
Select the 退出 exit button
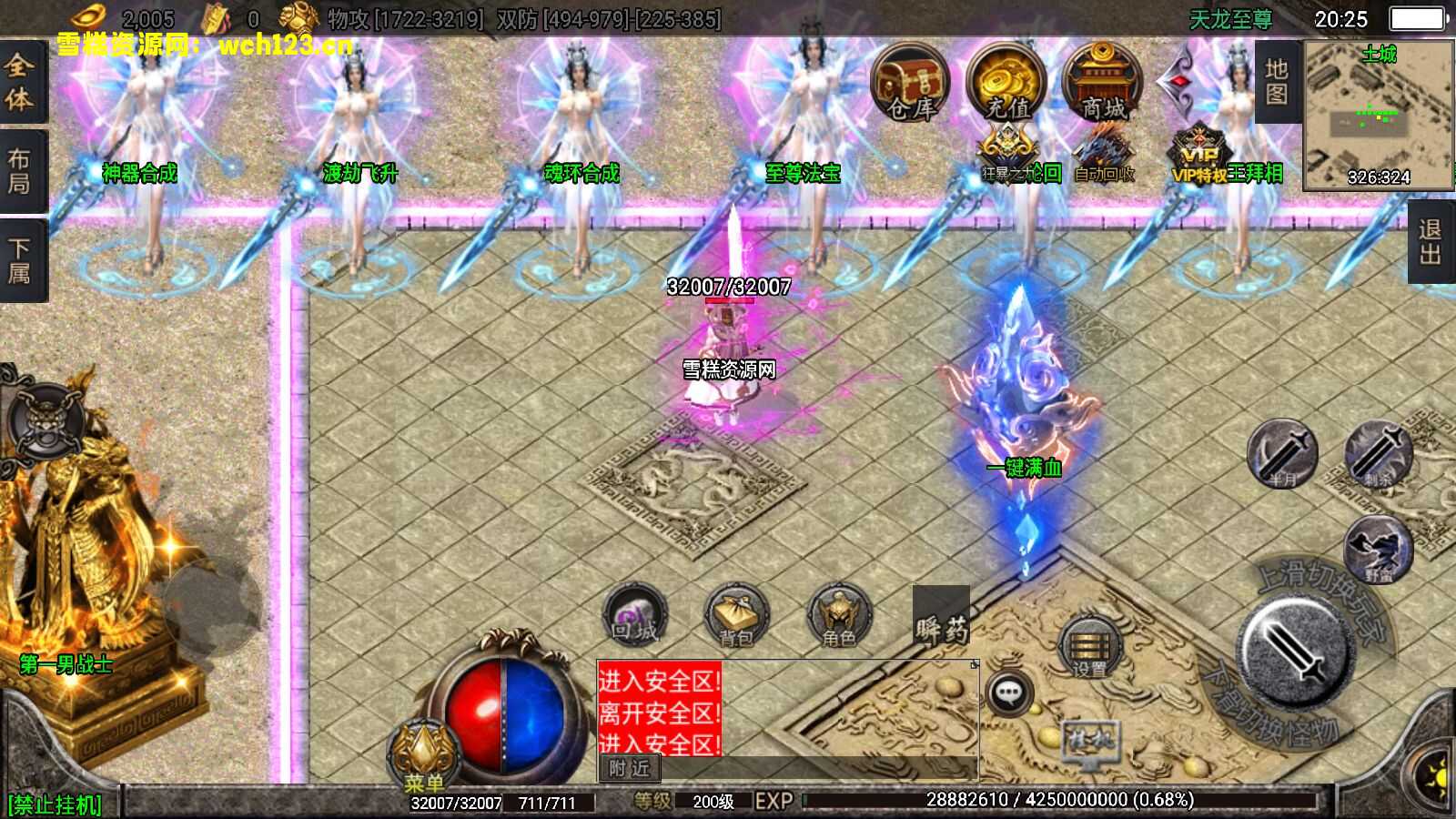click(x=1431, y=242)
